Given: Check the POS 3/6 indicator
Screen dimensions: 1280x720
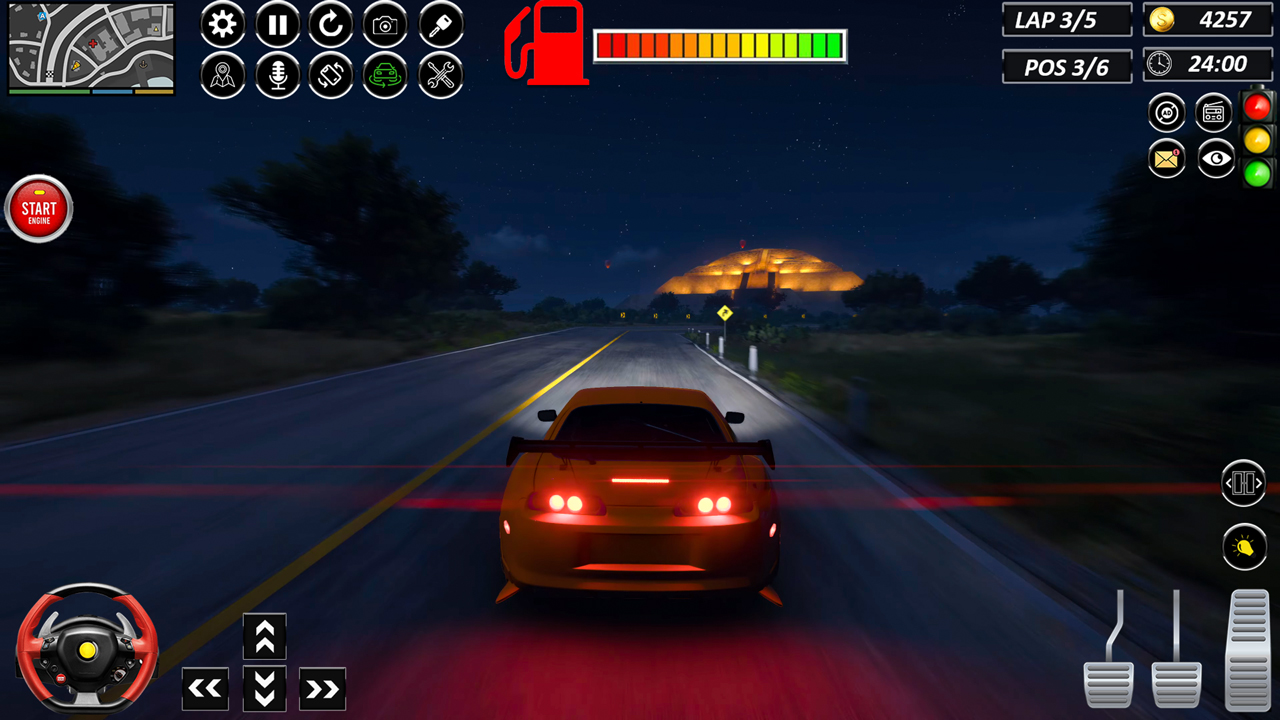Looking at the screenshot, I should (x=1067, y=67).
